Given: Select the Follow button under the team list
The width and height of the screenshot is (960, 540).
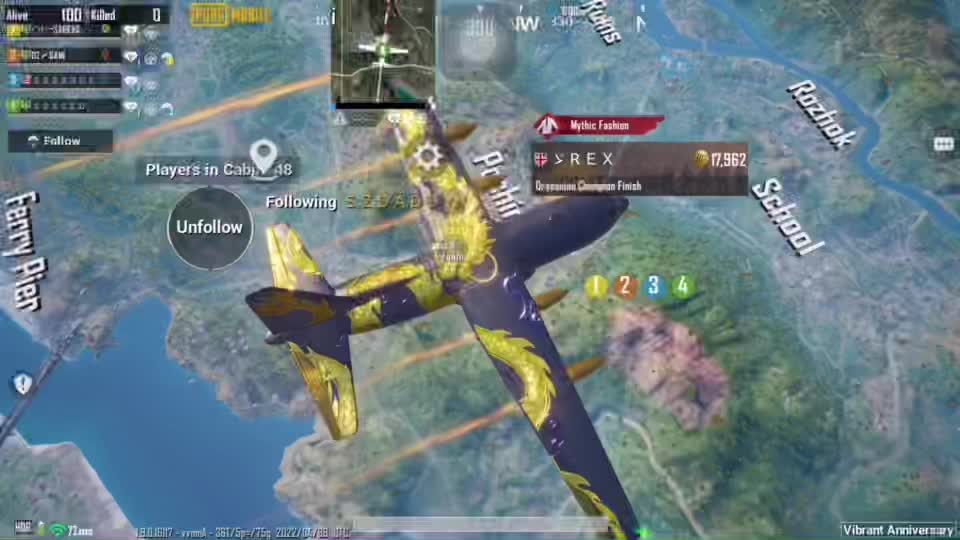Looking at the screenshot, I should 60,141.
